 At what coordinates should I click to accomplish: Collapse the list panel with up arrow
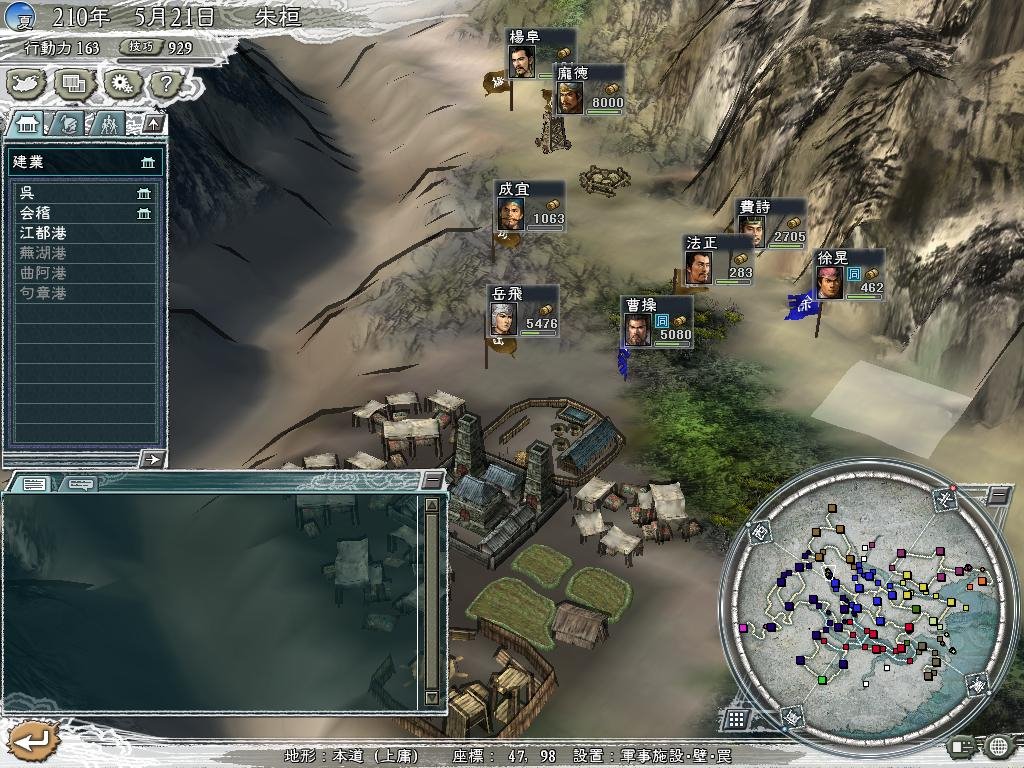(x=152, y=123)
